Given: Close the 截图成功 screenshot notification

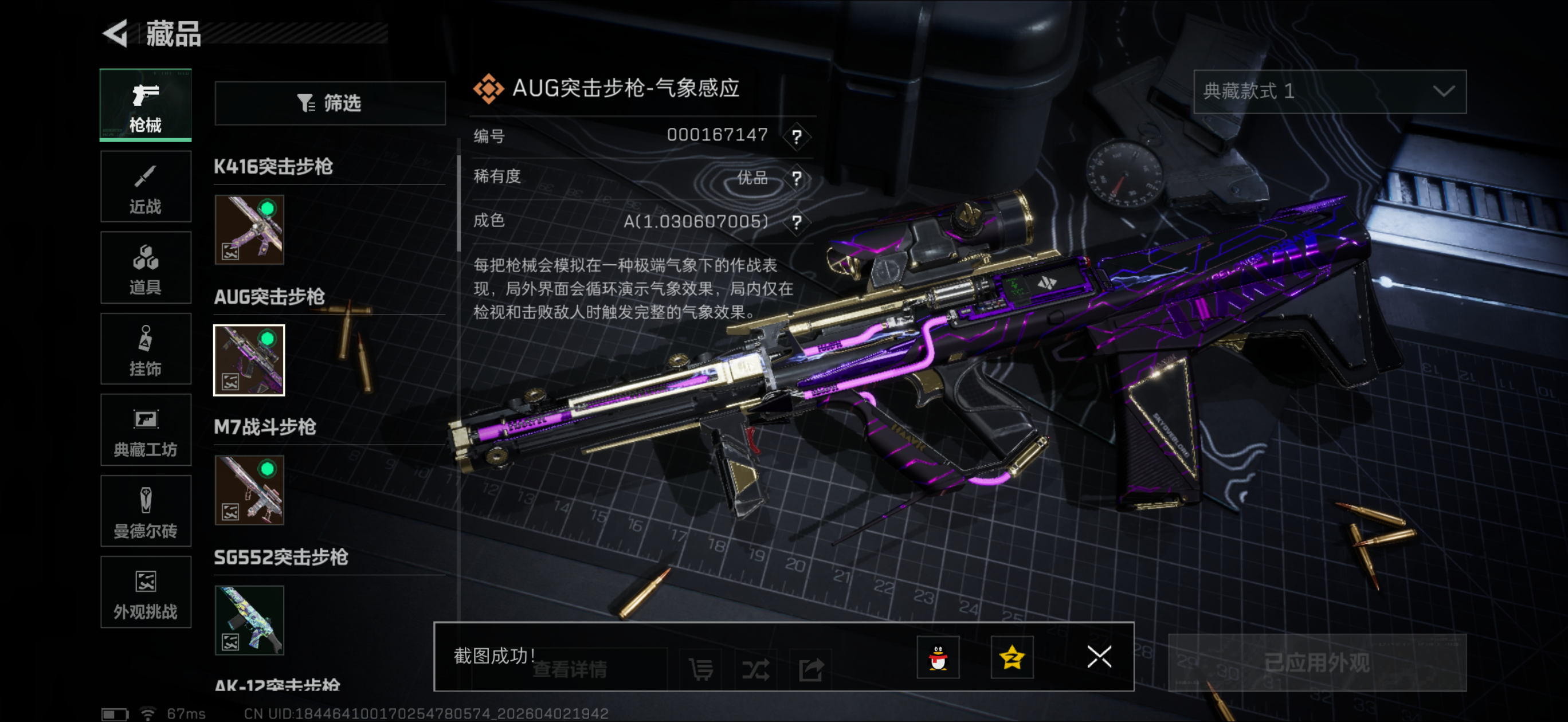Looking at the screenshot, I should [x=1099, y=657].
